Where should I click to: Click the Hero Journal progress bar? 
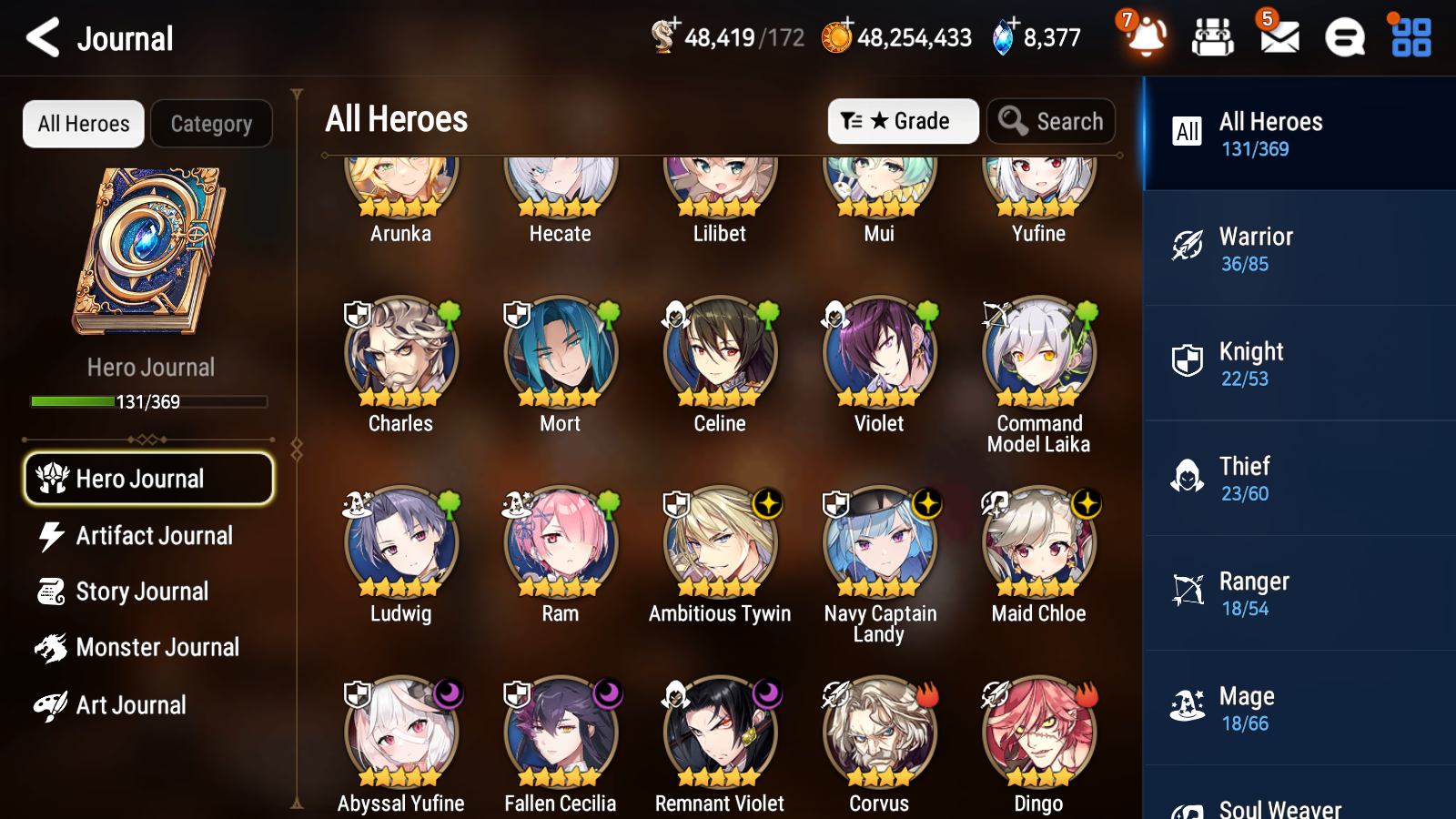148,401
